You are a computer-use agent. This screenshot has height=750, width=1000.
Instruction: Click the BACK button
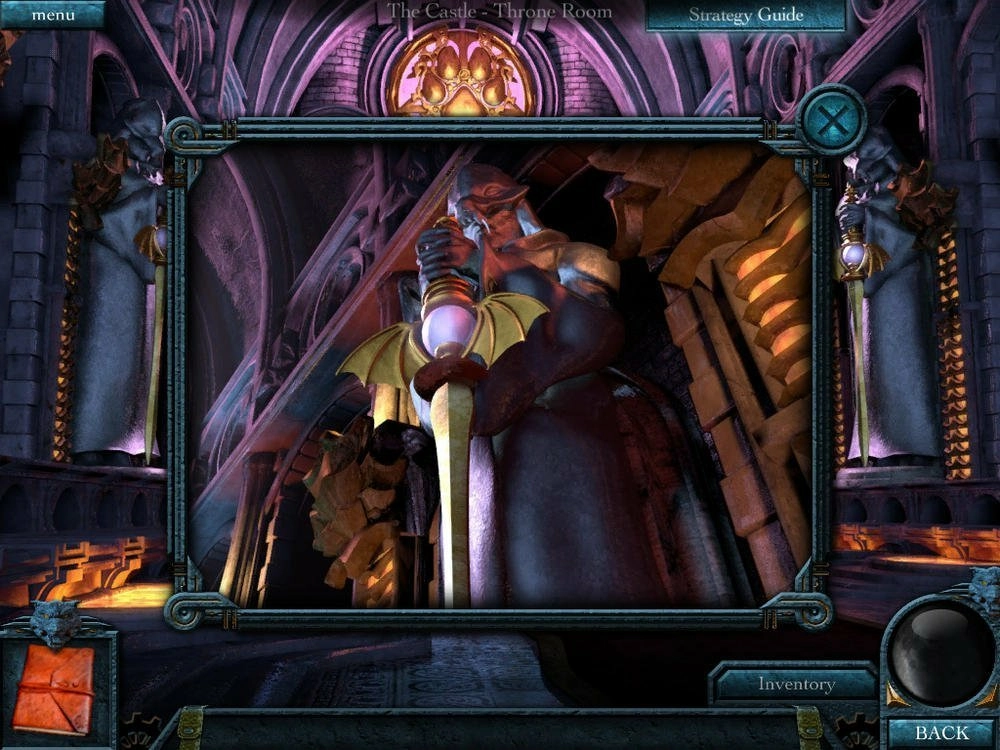(x=941, y=734)
